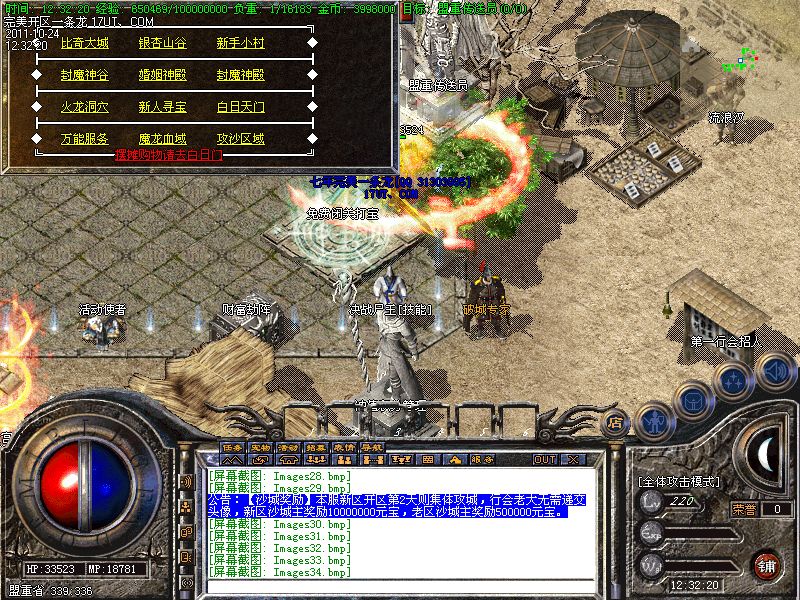Enter the 火龙洞穴 destination
Image resolution: width=800 pixels, height=600 pixels.
(x=85, y=107)
